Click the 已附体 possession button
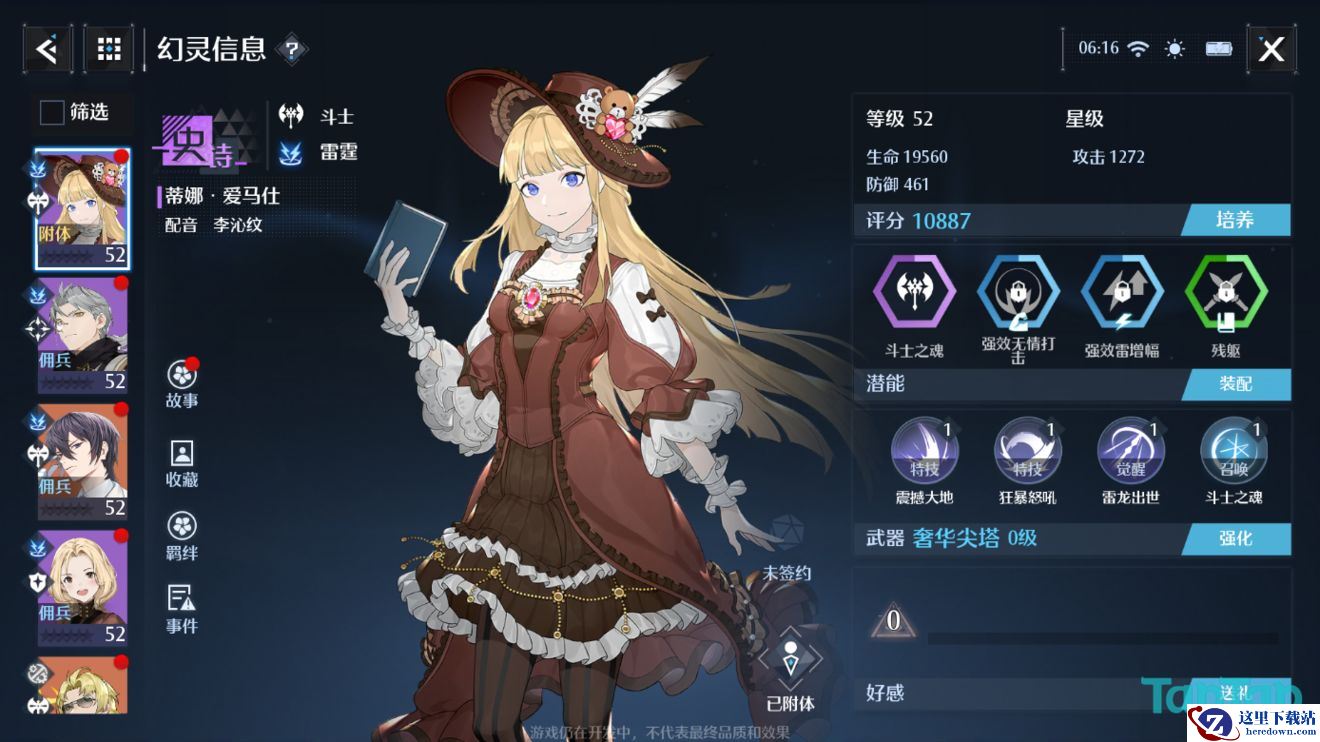The image size is (1320, 742). coord(790,670)
